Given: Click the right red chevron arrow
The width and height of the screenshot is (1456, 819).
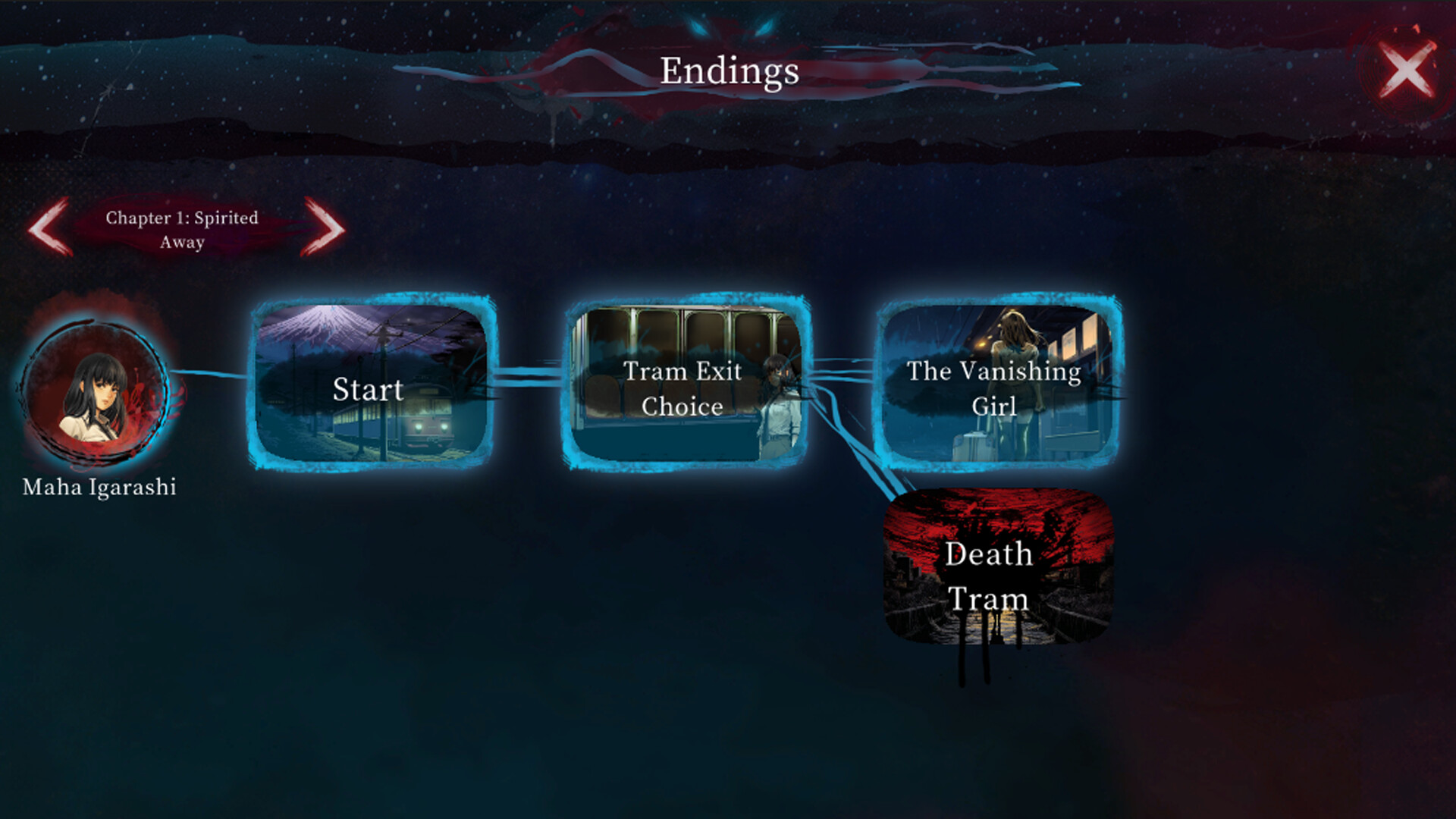Looking at the screenshot, I should (x=322, y=228).
